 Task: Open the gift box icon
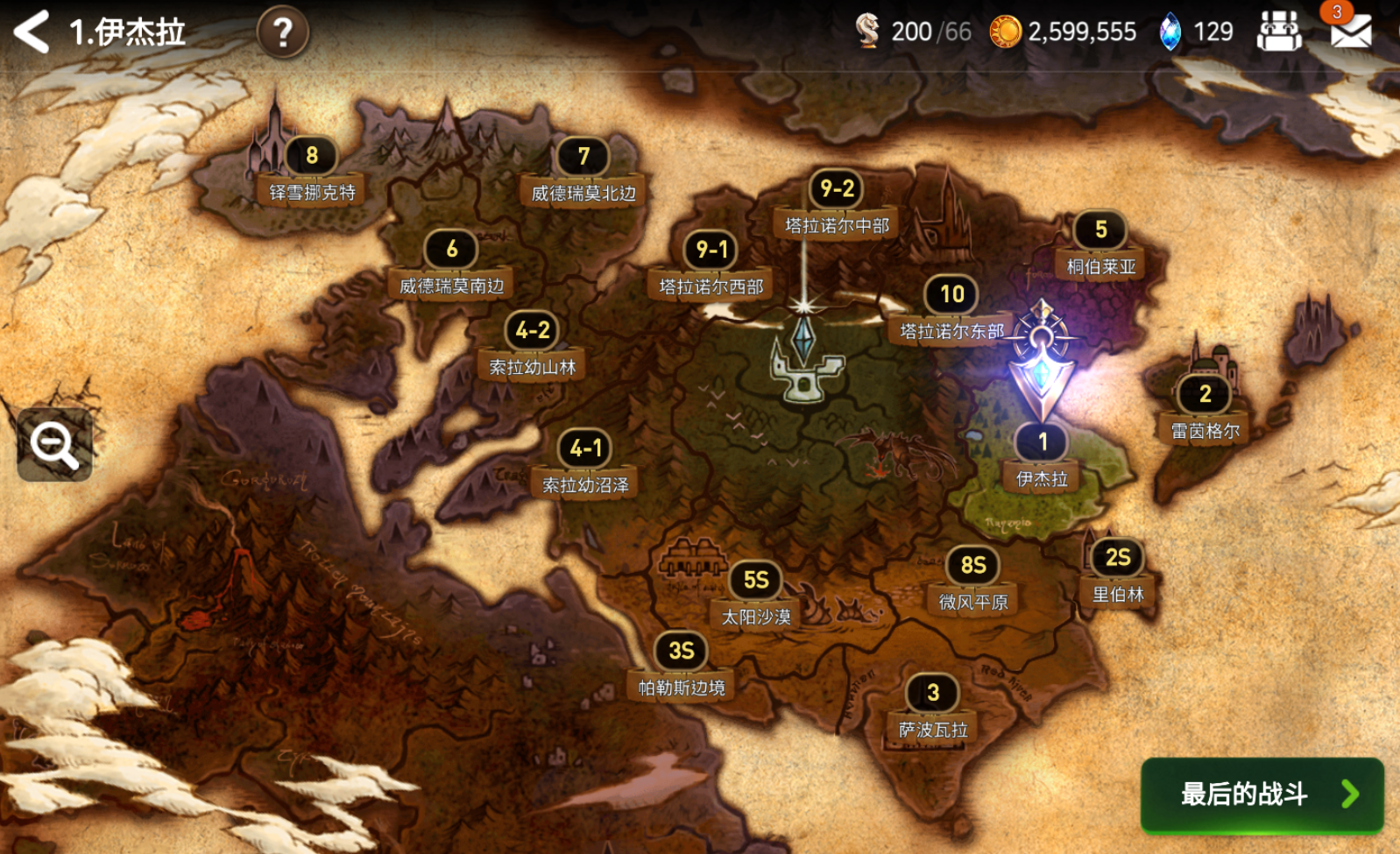tap(1279, 32)
